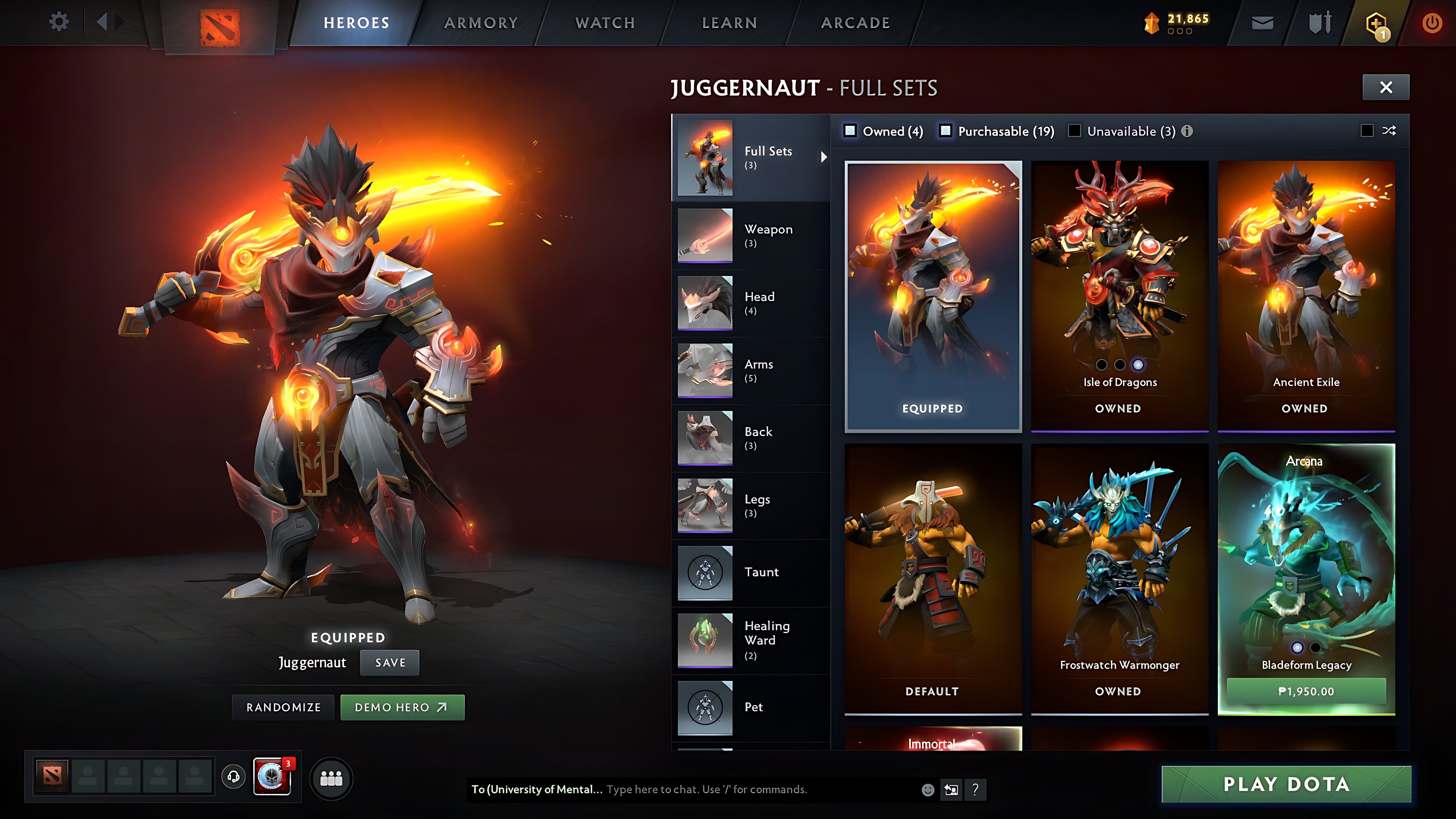Click the red power button
This screenshot has width=1456, height=819.
point(1432,22)
